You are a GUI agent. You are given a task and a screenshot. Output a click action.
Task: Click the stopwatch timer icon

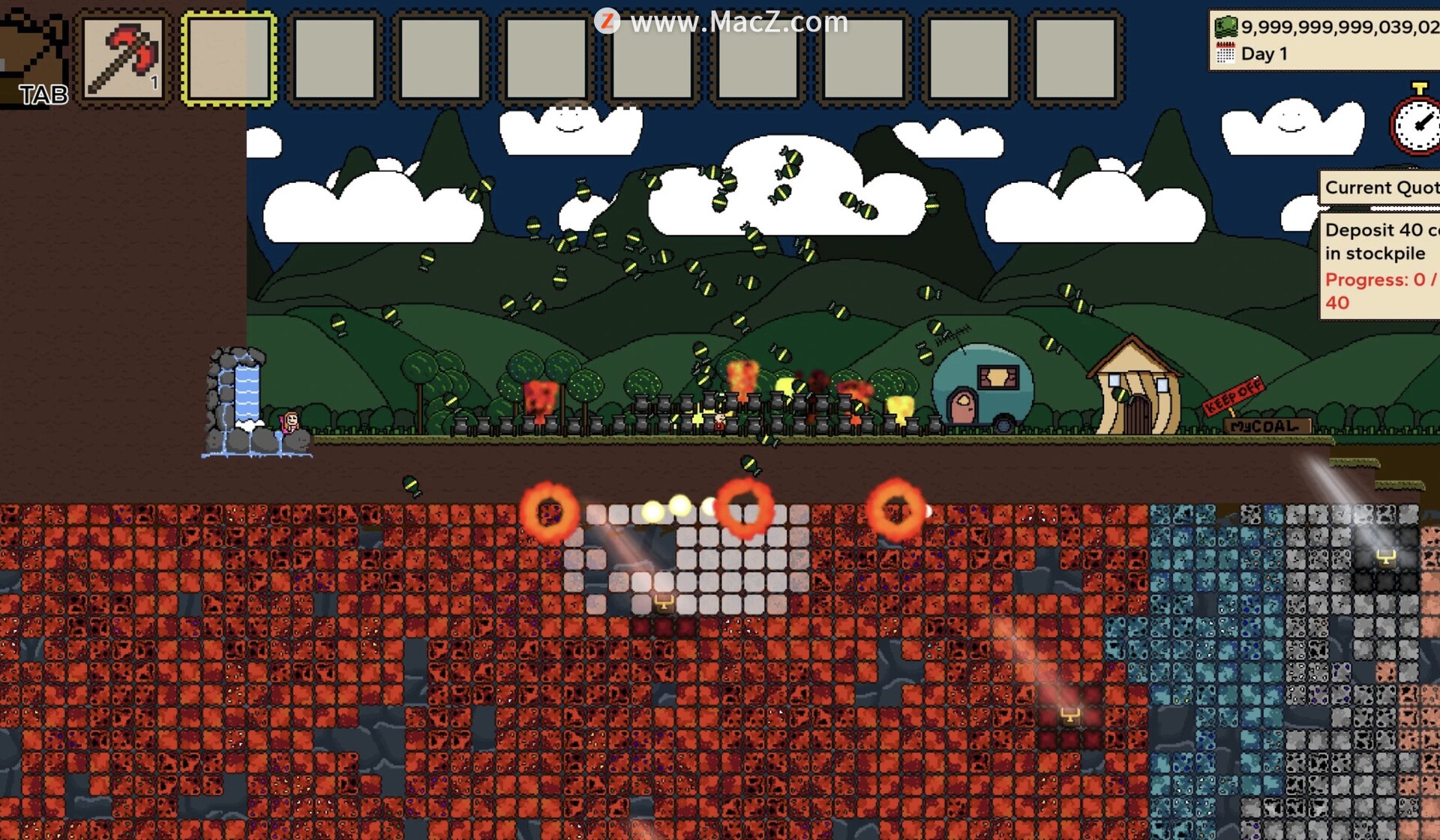pos(1417,124)
